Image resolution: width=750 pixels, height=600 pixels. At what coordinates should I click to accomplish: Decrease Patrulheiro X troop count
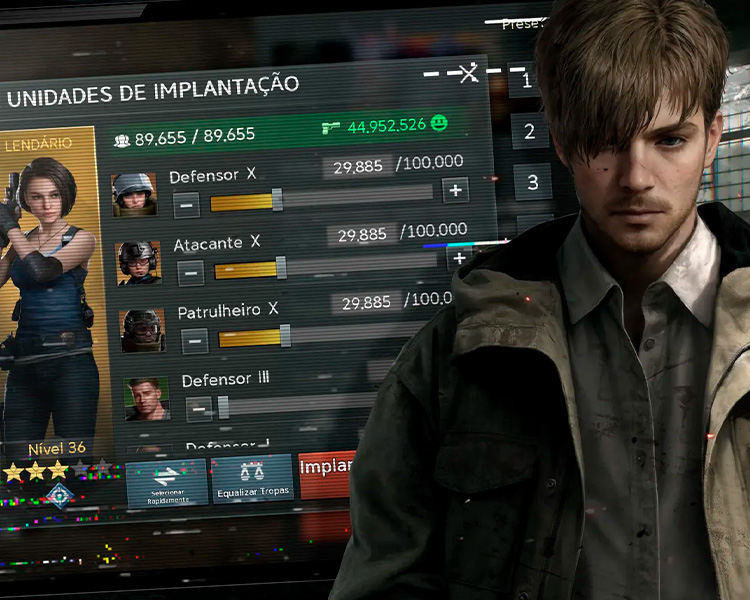(x=195, y=341)
